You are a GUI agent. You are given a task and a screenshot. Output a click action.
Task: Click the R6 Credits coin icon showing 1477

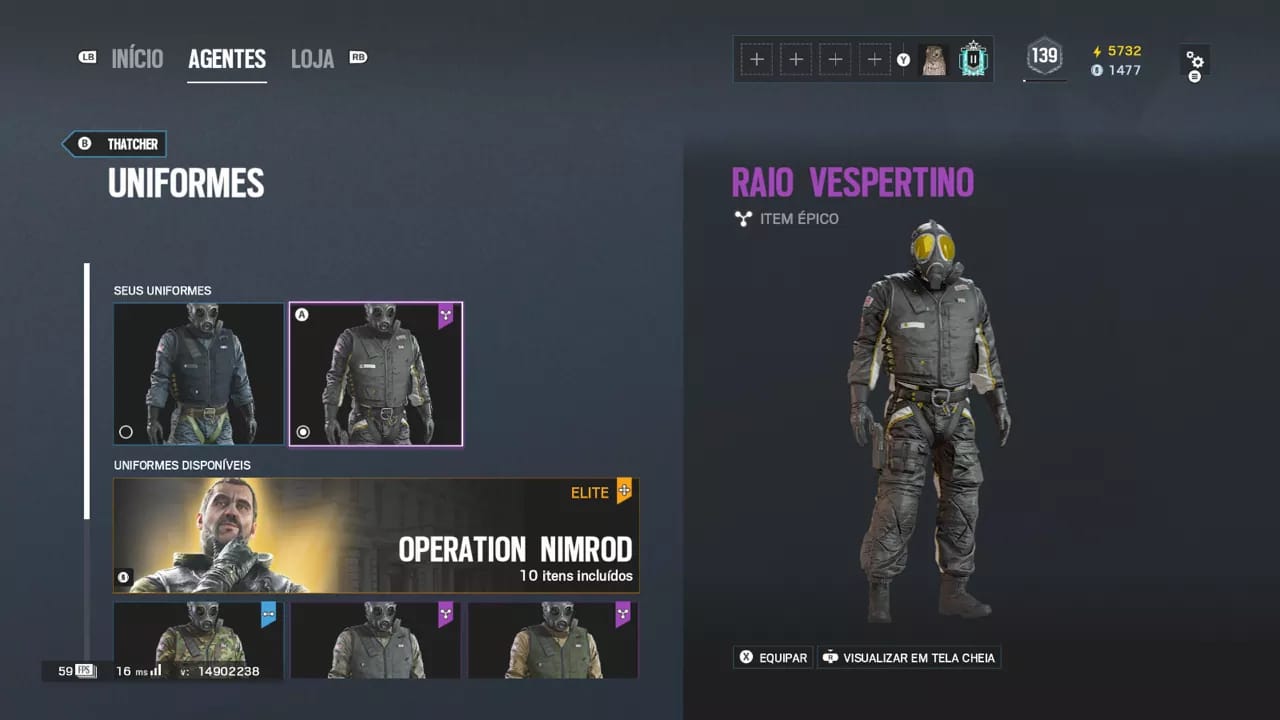pyautogui.click(x=1098, y=70)
